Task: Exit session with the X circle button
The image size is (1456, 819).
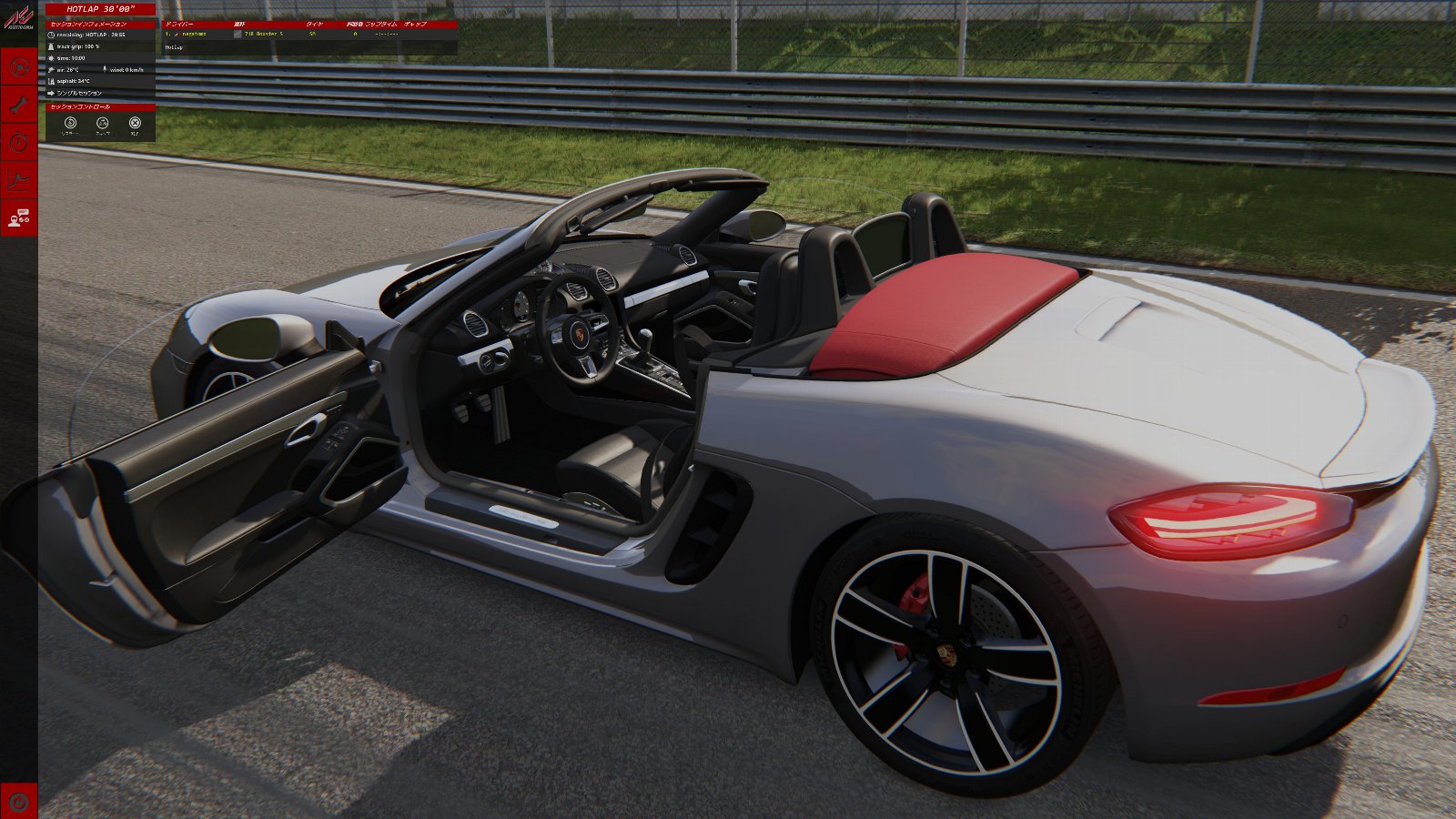Action: [x=135, y=123]
